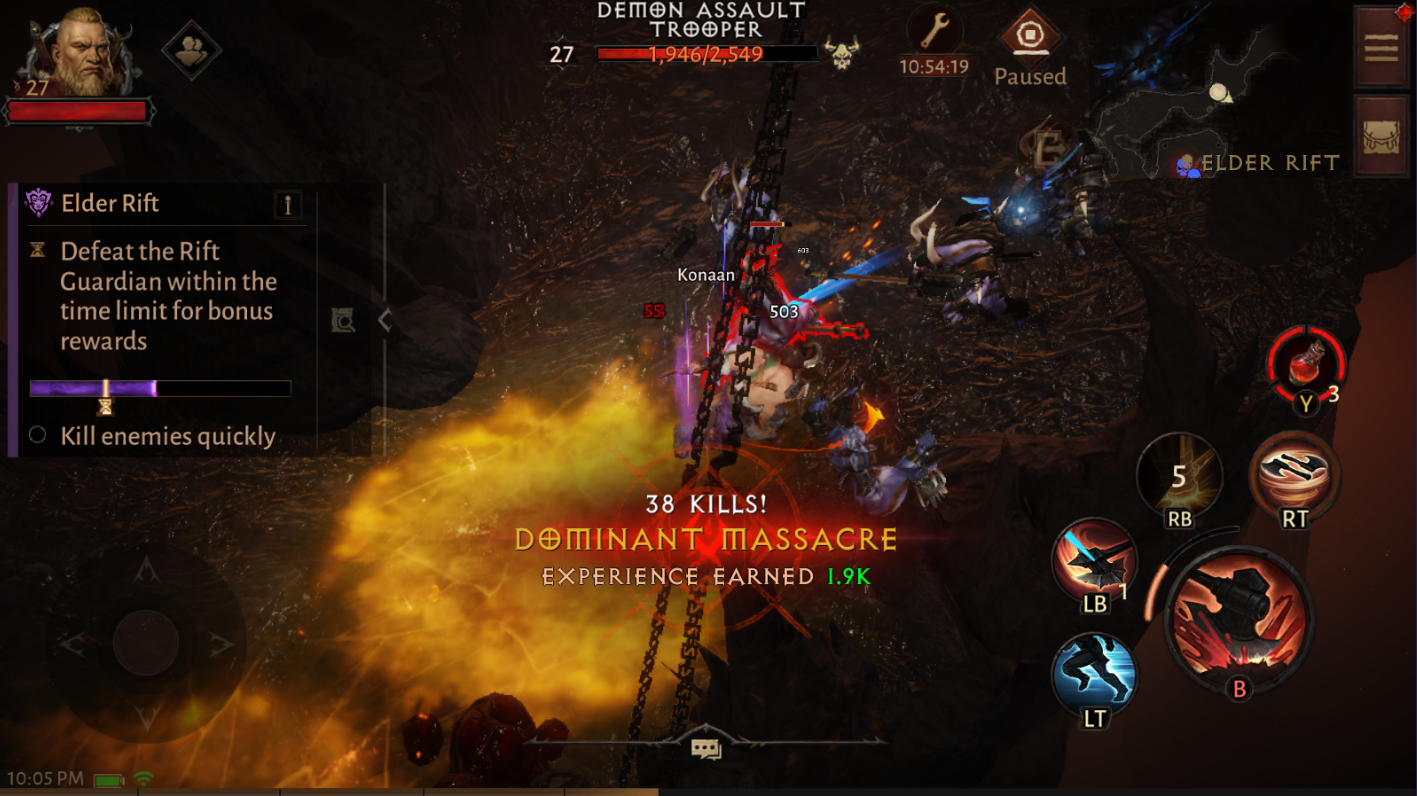Cast the LB skill

(1093, 563)
